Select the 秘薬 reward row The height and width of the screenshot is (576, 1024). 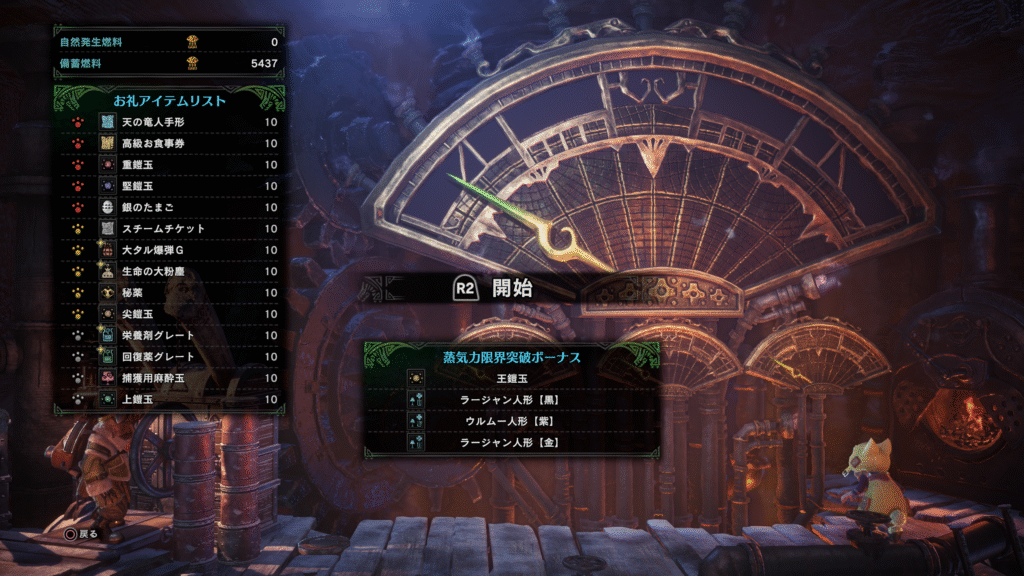pos(168,293)
